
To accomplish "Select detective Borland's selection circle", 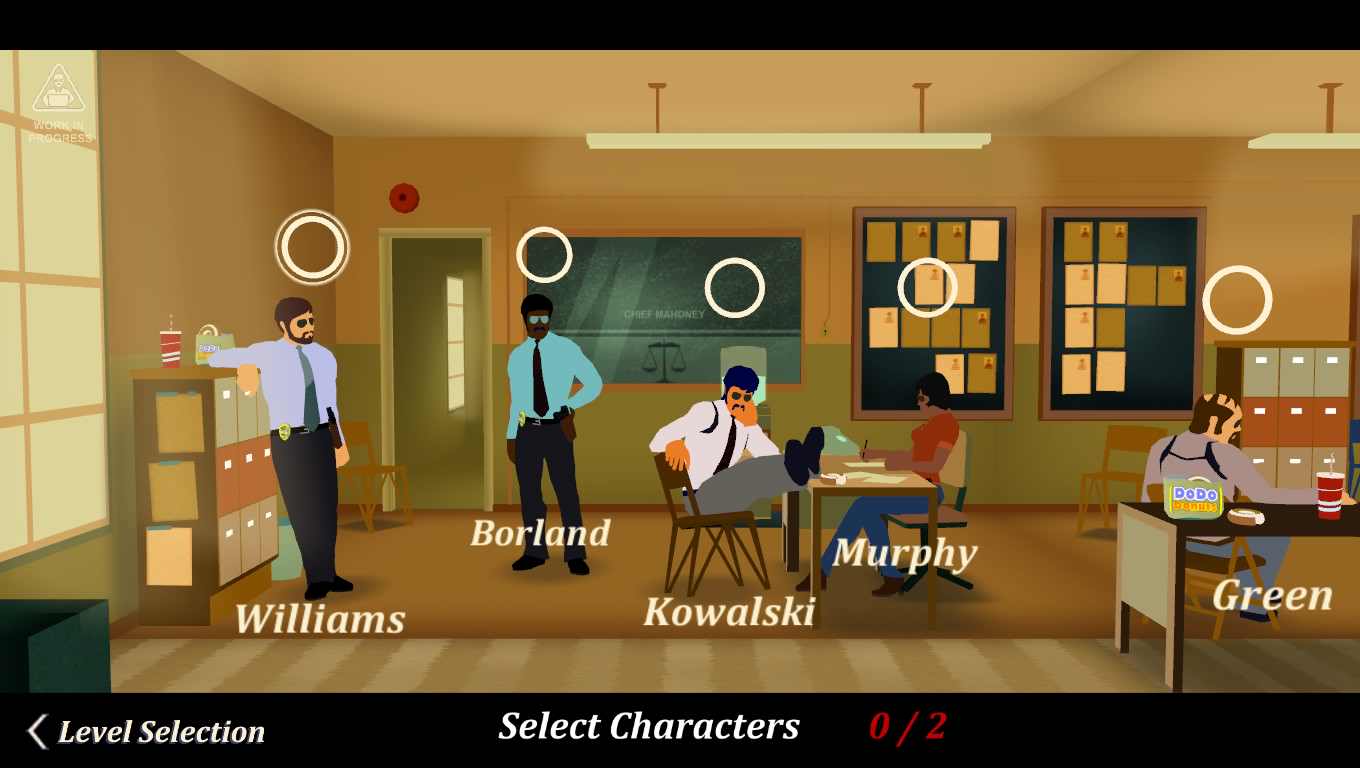I will pos(543,254).
